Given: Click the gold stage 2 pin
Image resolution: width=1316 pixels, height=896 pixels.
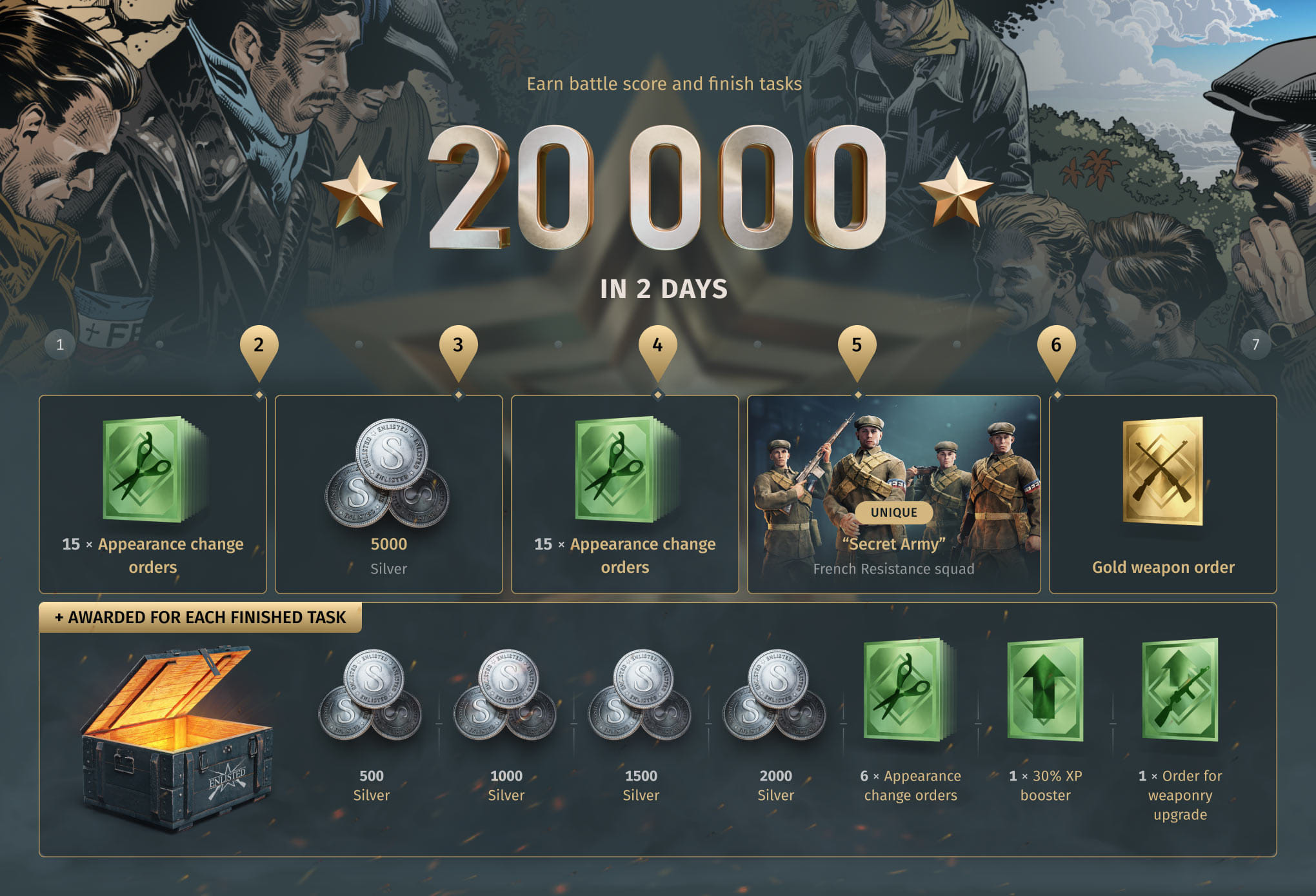Looking at the screenshot, I should click(x=259, y=347).
